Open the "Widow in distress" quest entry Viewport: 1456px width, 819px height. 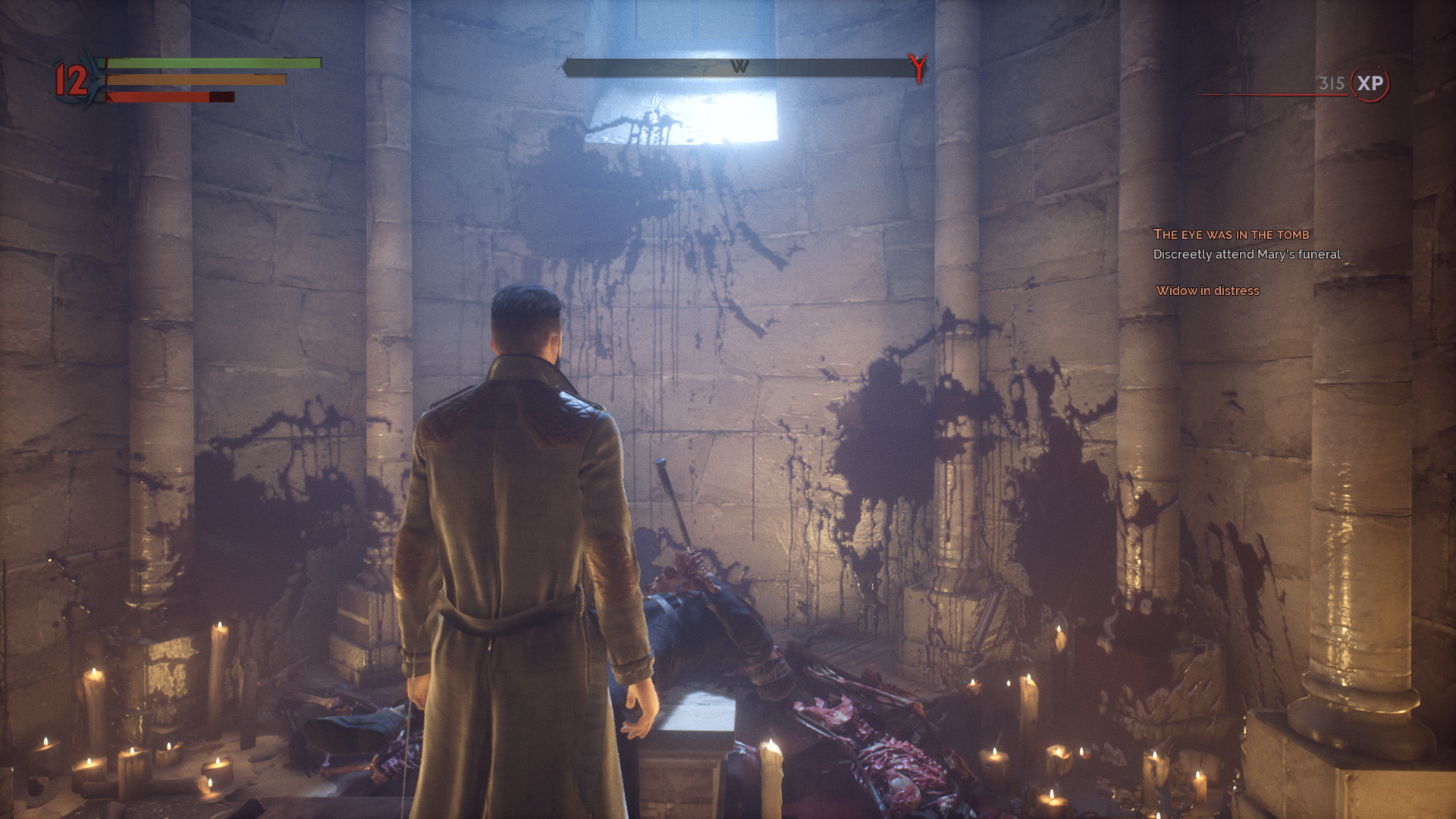pos(1207,290)
